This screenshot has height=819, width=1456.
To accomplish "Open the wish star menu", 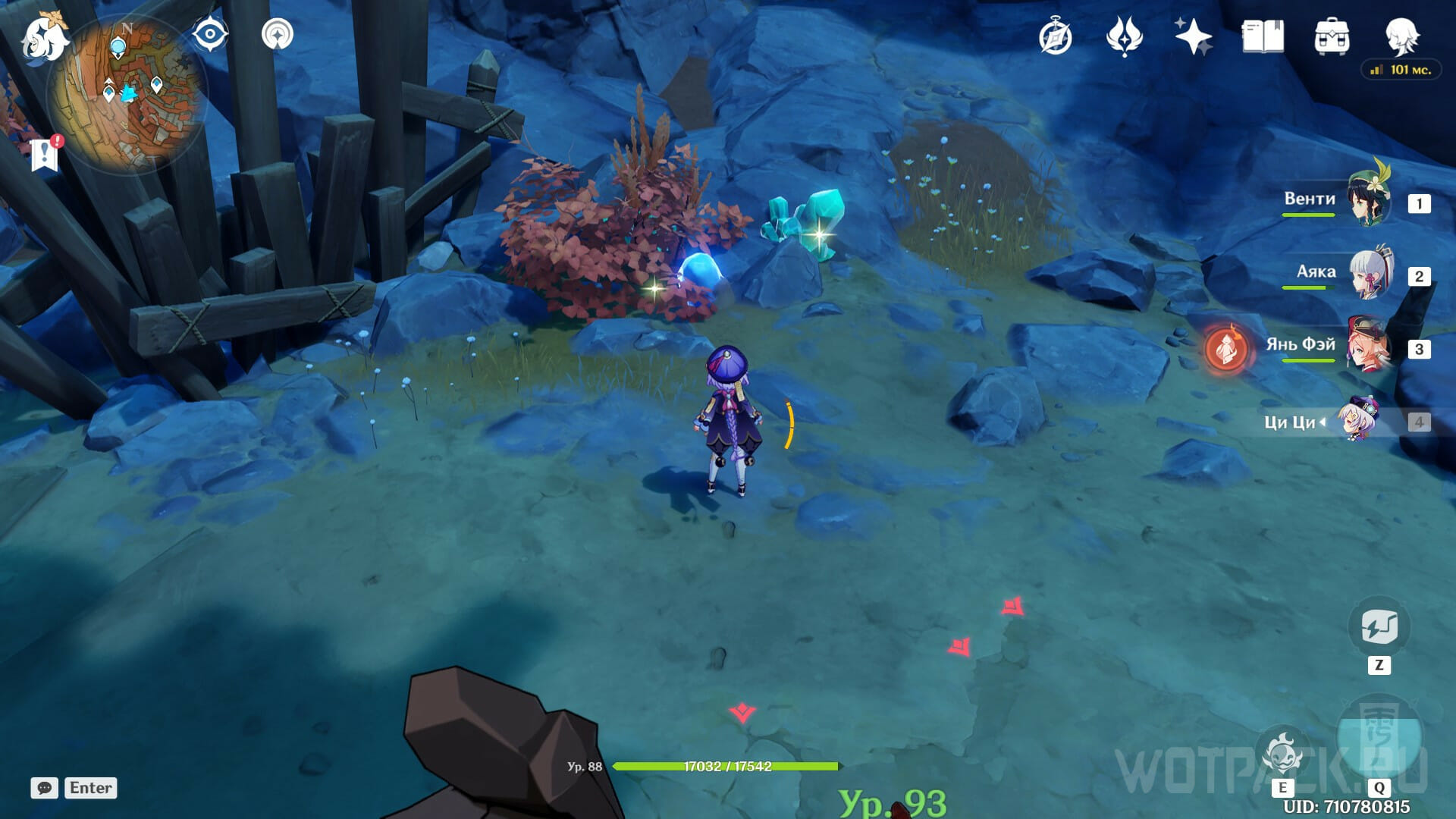I will point(1193,36).
